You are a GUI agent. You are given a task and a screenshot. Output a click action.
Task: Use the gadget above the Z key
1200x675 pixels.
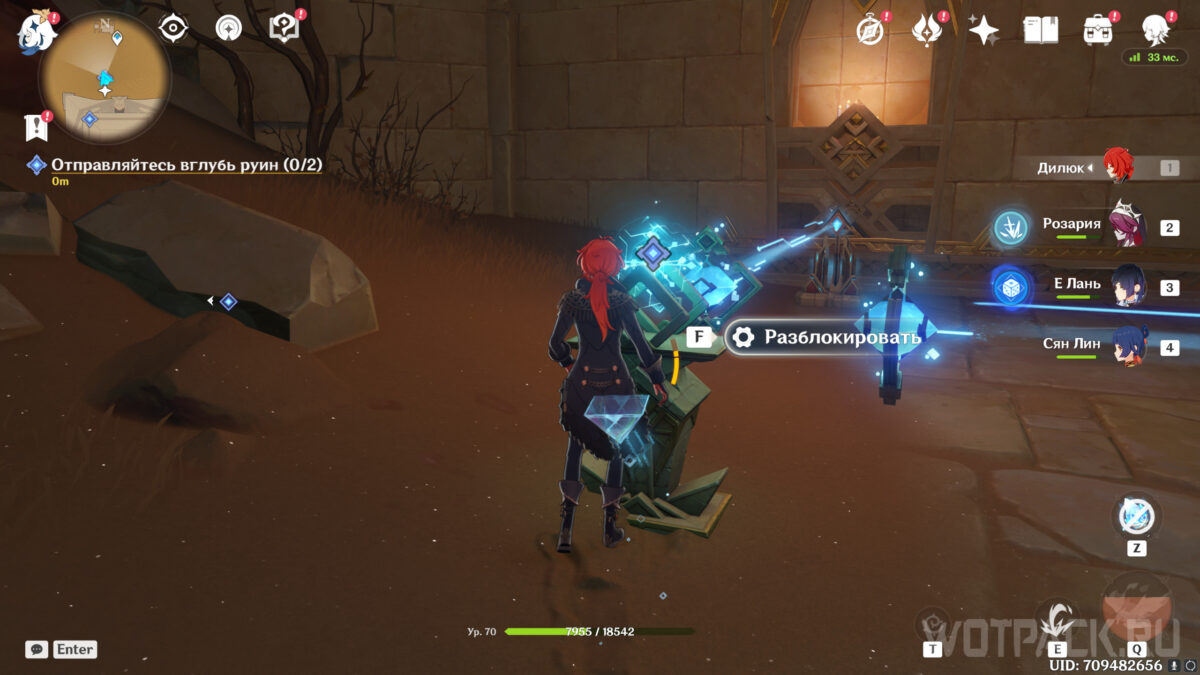[1137, 516]
